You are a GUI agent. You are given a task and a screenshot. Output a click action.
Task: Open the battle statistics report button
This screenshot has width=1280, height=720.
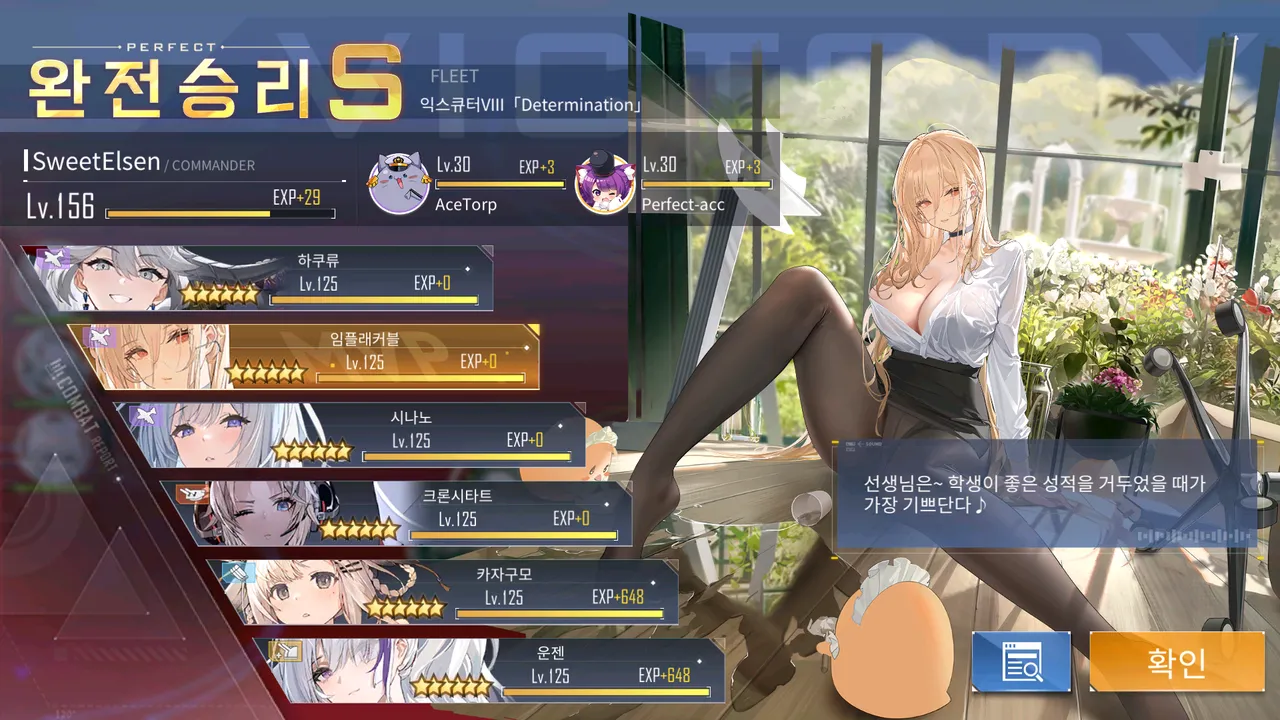1021,661
